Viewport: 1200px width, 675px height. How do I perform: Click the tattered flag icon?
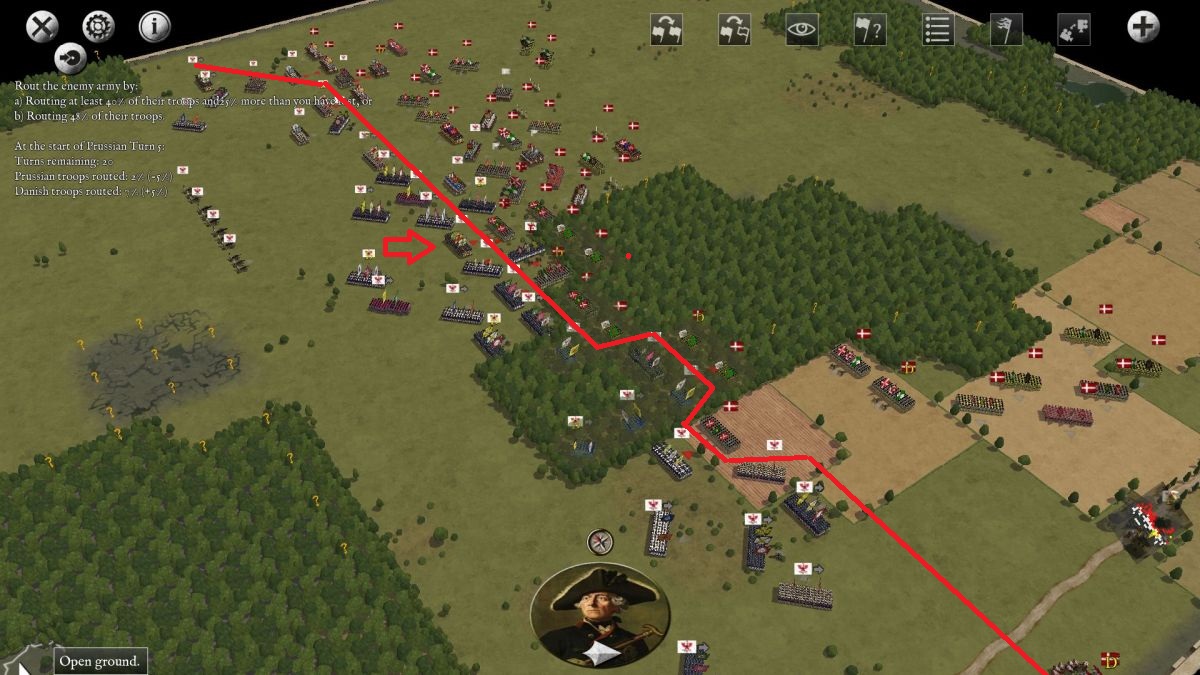(1005, 29)
